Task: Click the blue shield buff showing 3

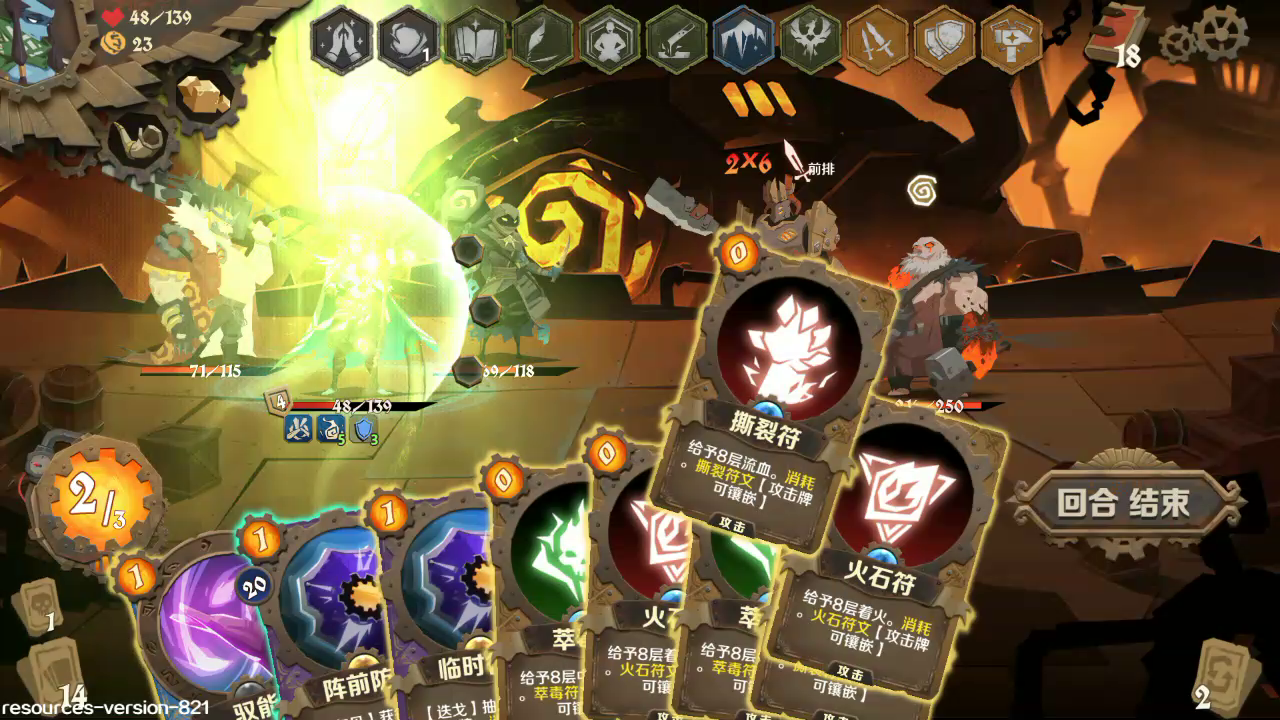Action: click(x=364, y=428)
